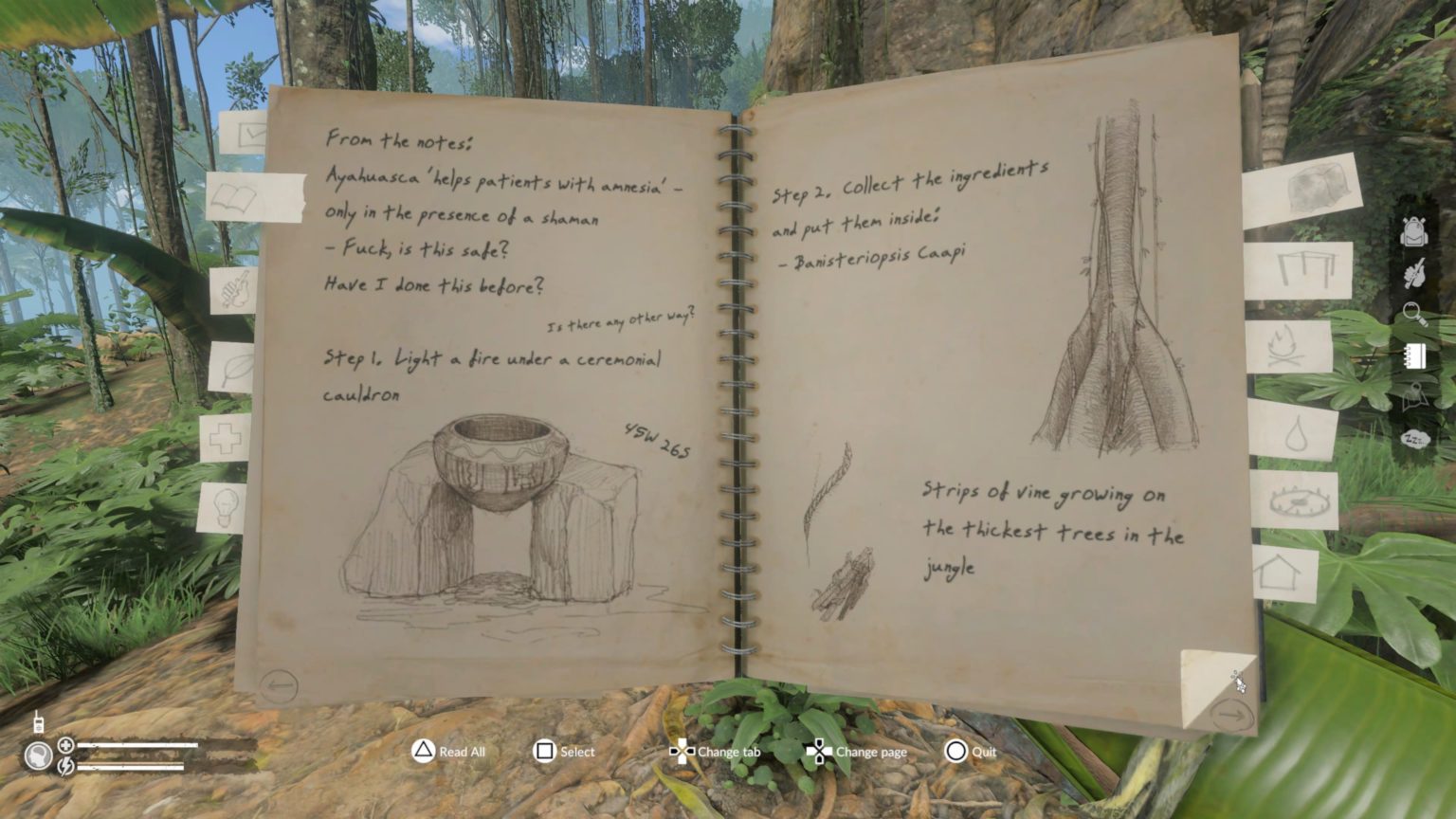Open the backpack from the side menu
Viewport: 1456px width, 819px height.
pos(1413,231)
